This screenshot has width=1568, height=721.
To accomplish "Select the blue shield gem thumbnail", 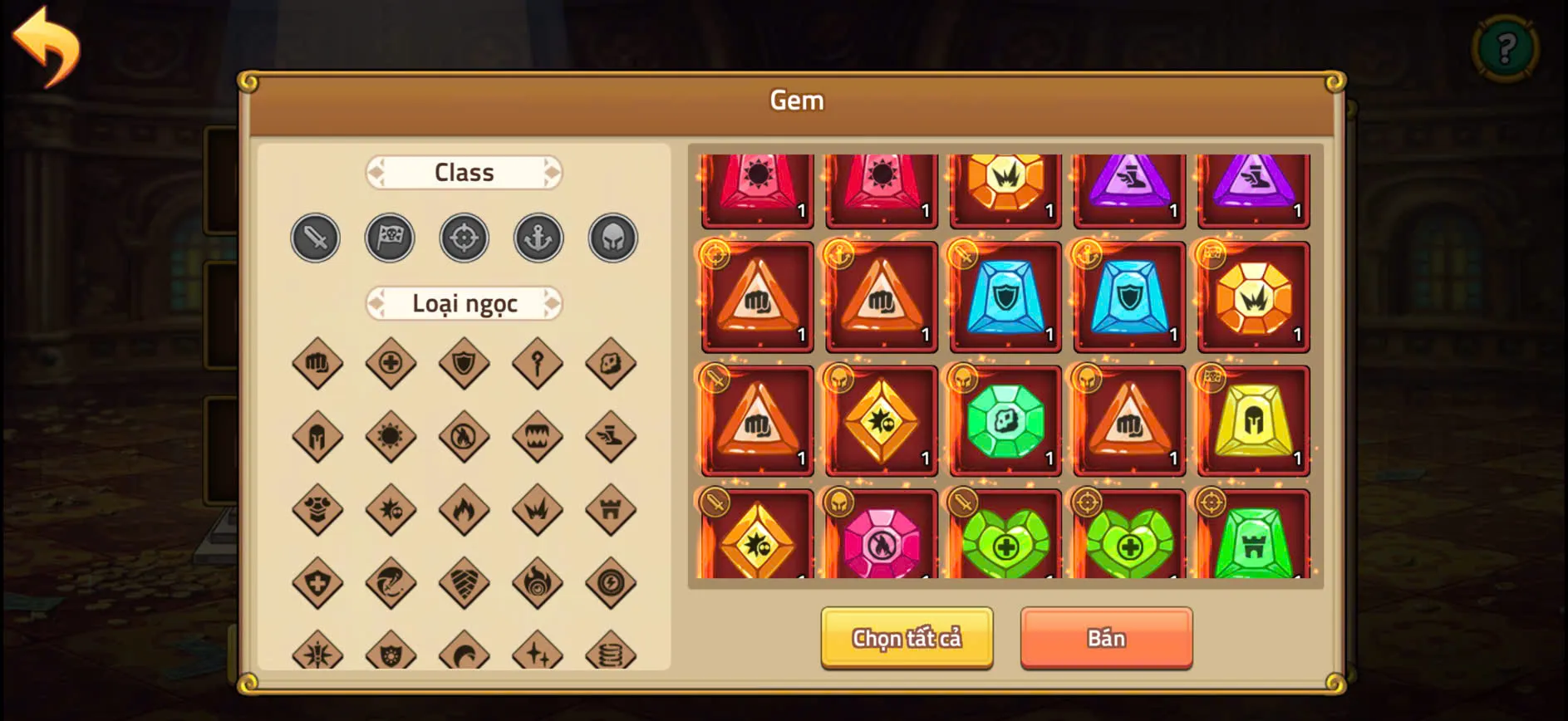I will (x=1005, y=296).
